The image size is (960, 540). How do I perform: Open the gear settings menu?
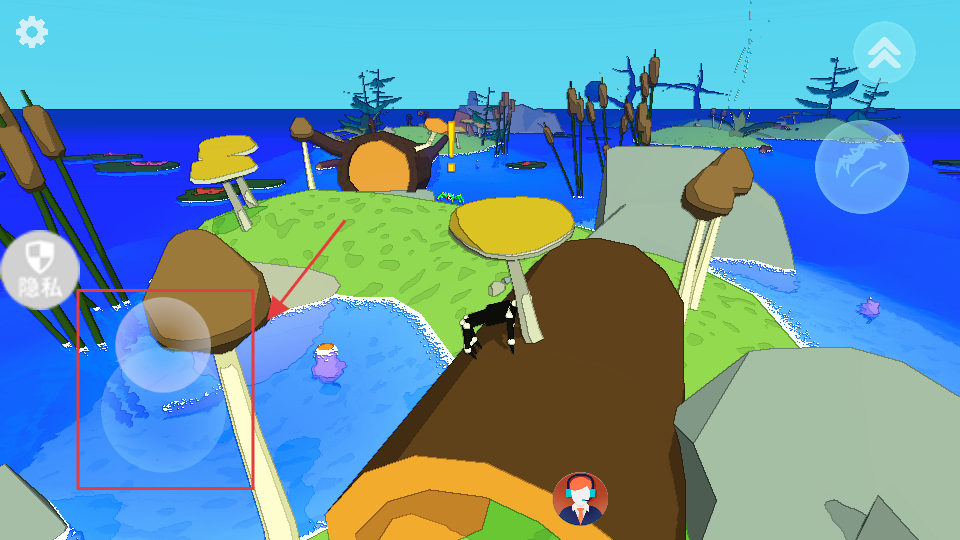point(32,32)
